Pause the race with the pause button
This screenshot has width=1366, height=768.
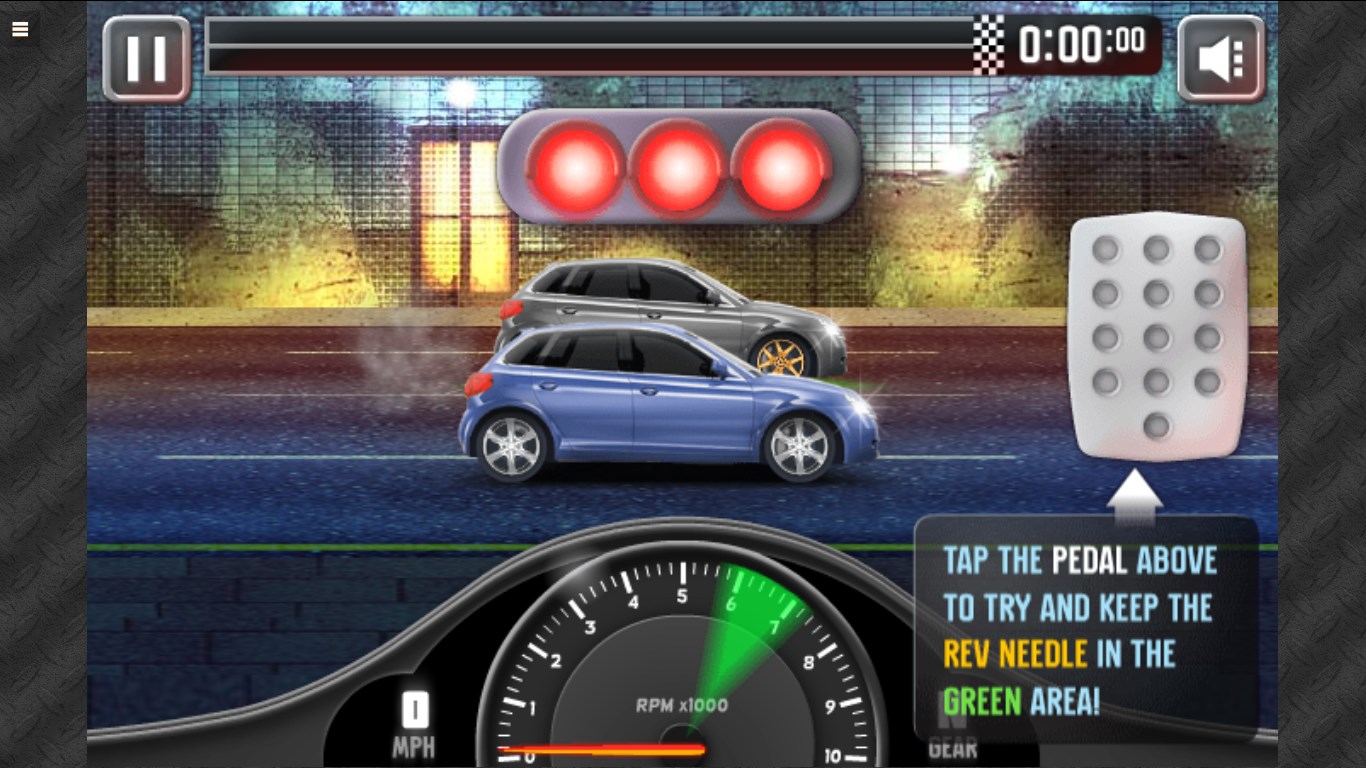tap(146, 57)
